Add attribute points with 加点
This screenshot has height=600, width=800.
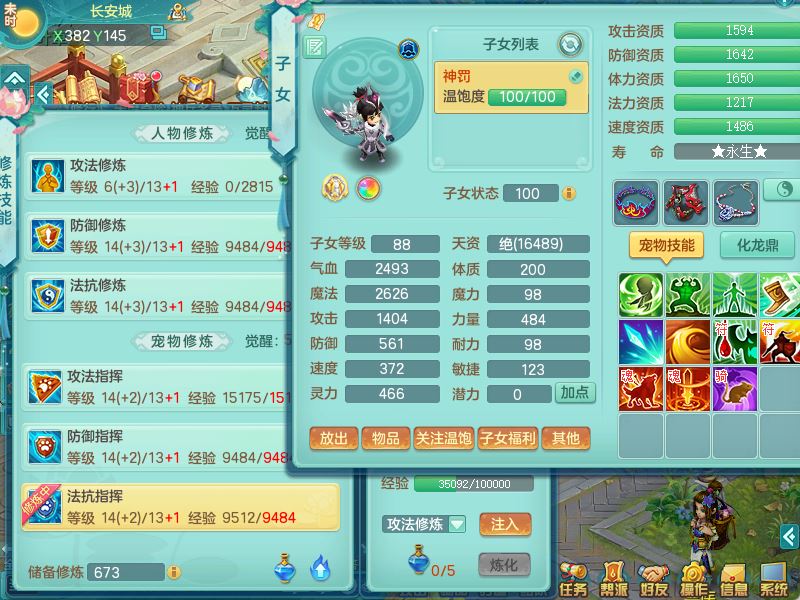click(575, 393)
